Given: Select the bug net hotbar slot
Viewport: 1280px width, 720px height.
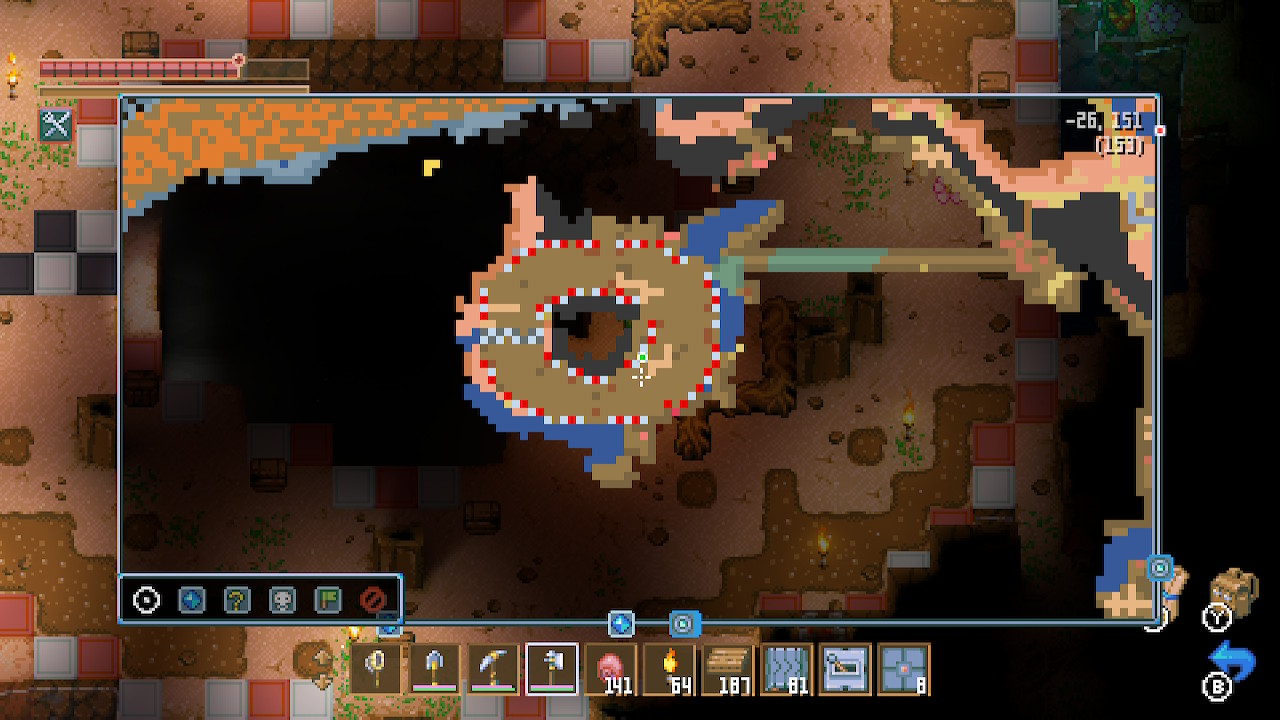Looking at the screenshot, I should coord(378,667).
